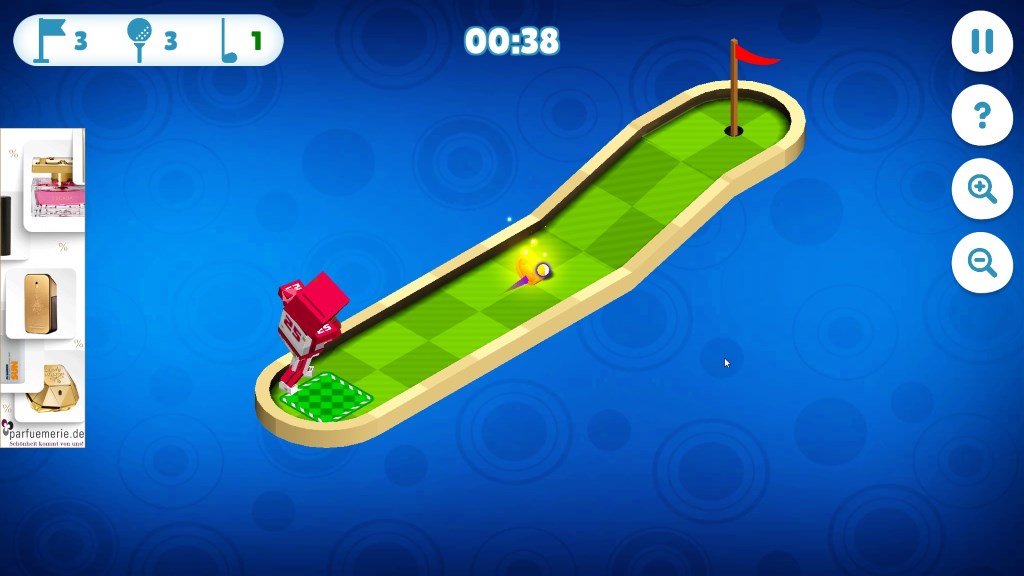Zoom out with the magnifier minus button

(981, 262)
